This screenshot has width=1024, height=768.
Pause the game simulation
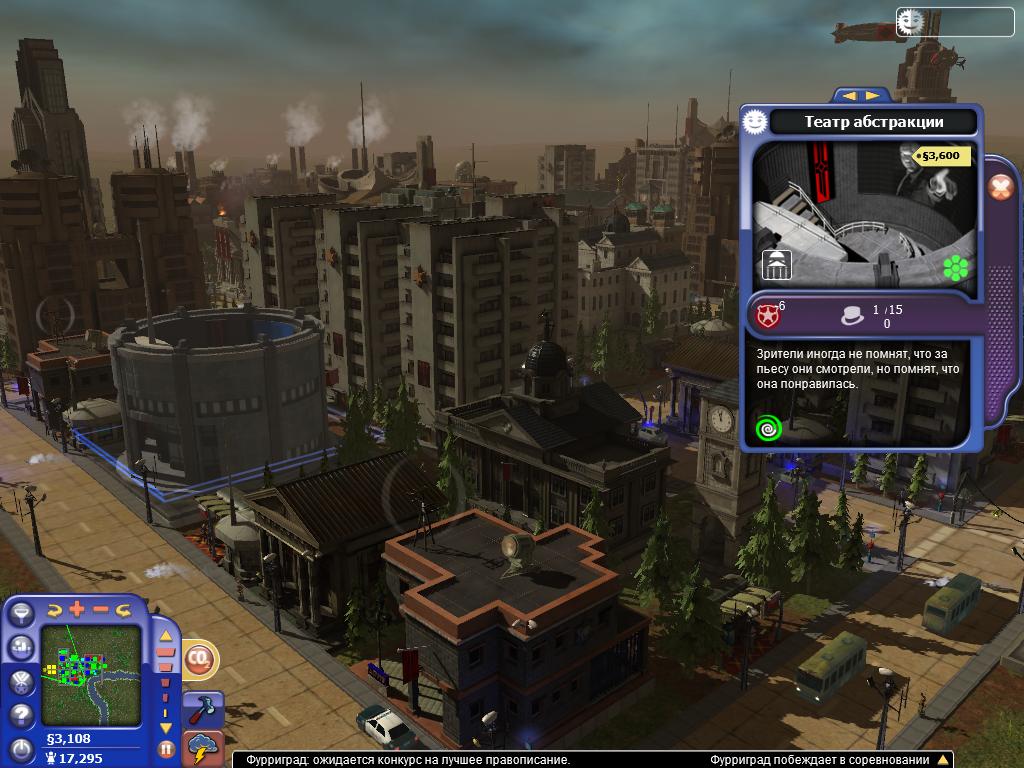click(x=166, y=748)
